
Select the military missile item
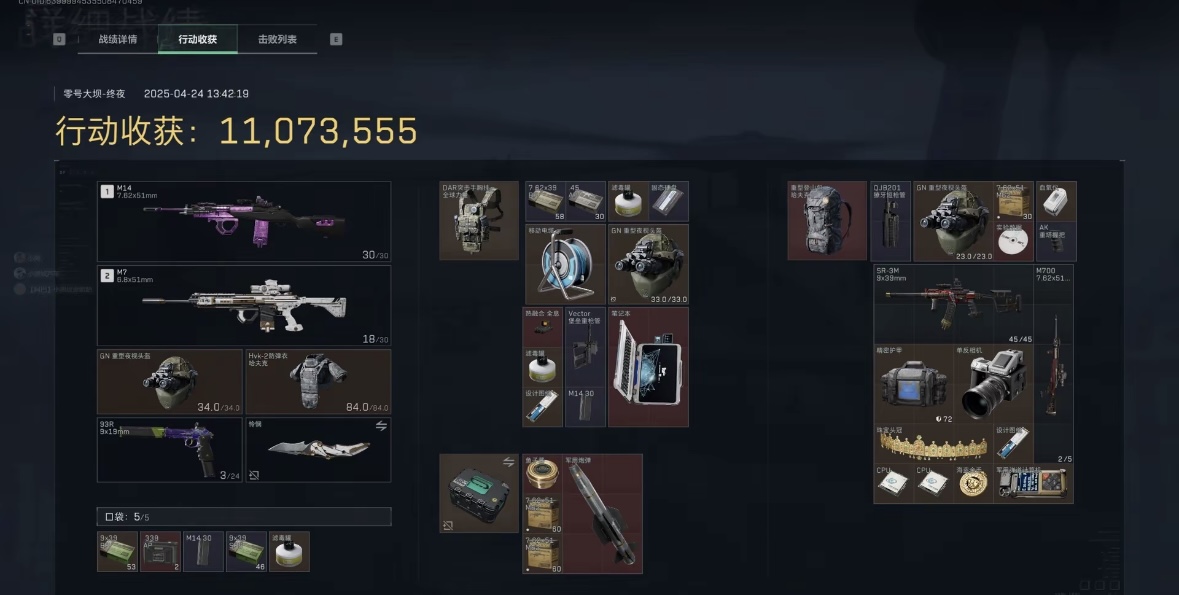604,513
